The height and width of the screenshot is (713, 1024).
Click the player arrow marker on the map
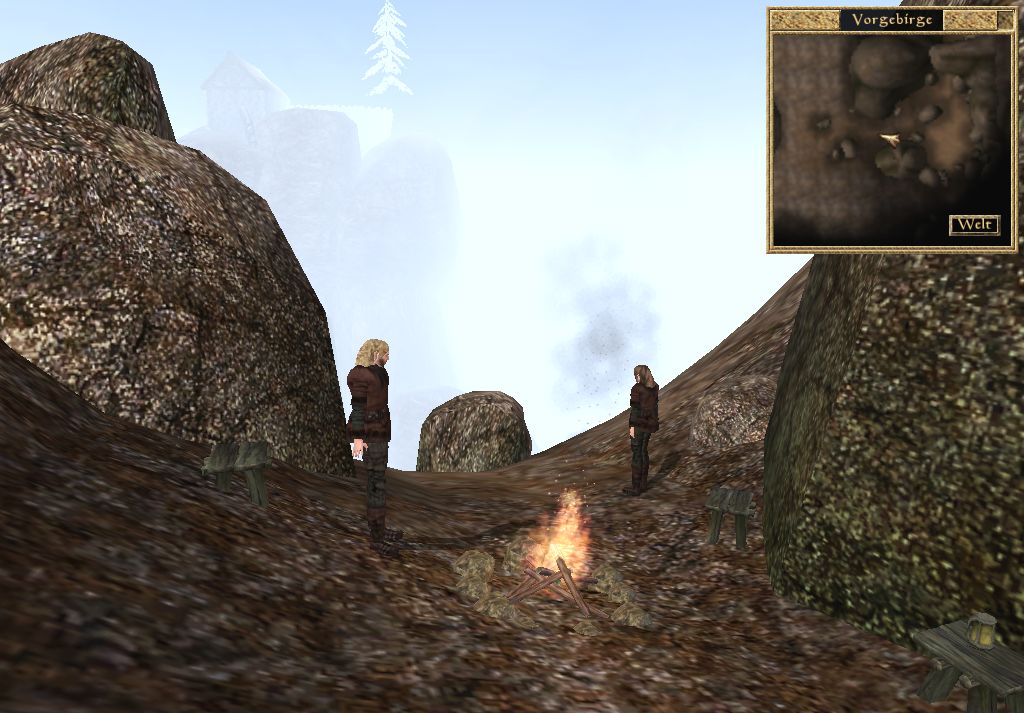pyautogui.click(x=889, y=139)
